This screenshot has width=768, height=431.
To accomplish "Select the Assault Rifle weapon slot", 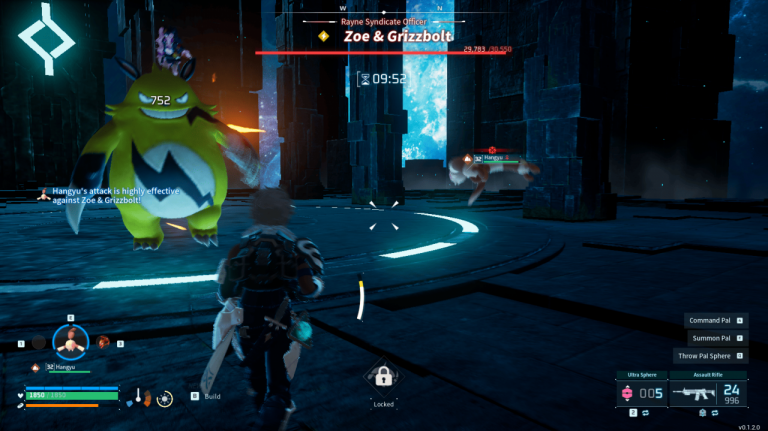I will (707, 393).
